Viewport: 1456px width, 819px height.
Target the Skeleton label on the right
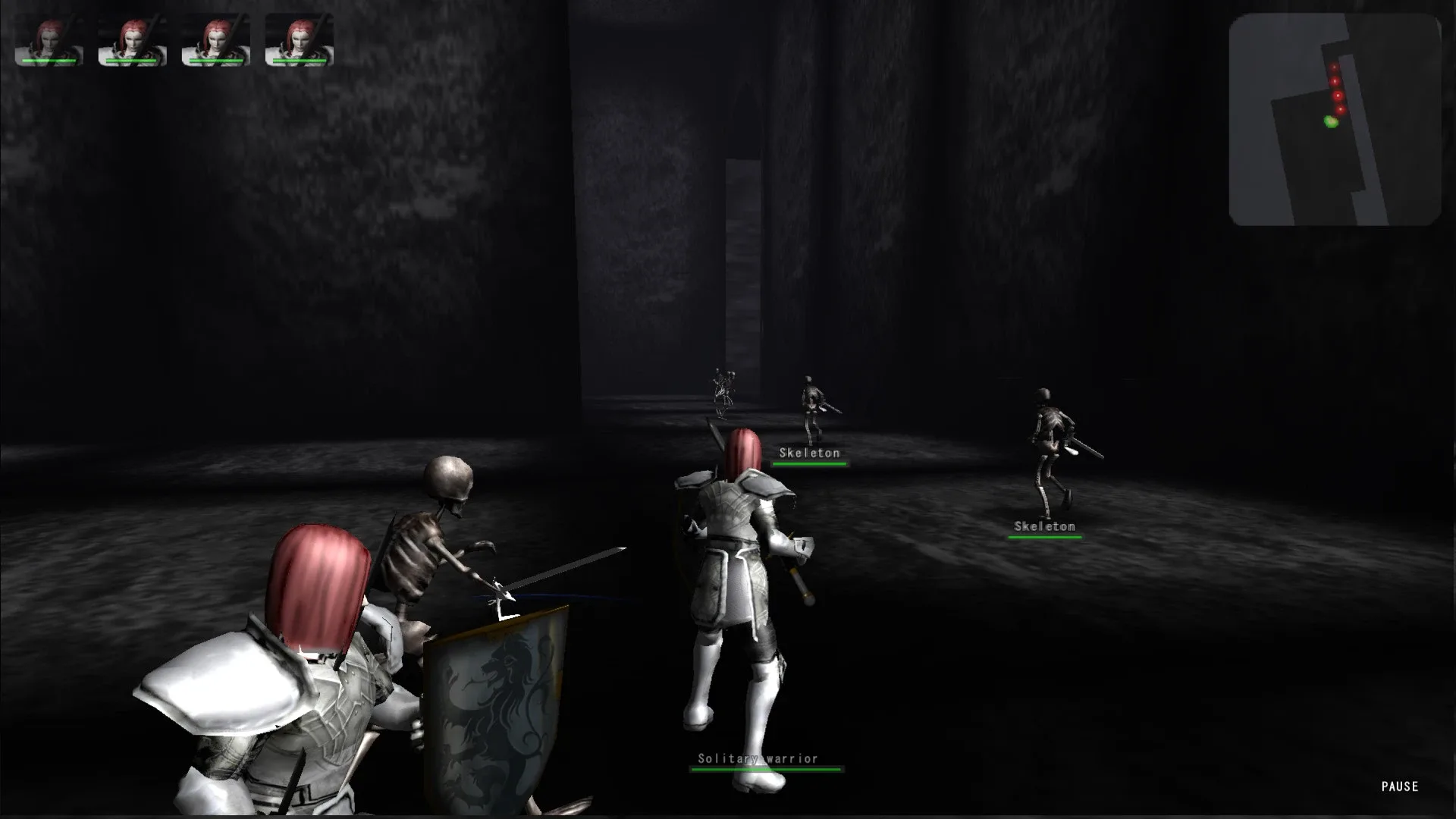click(x=1044, y=525)
